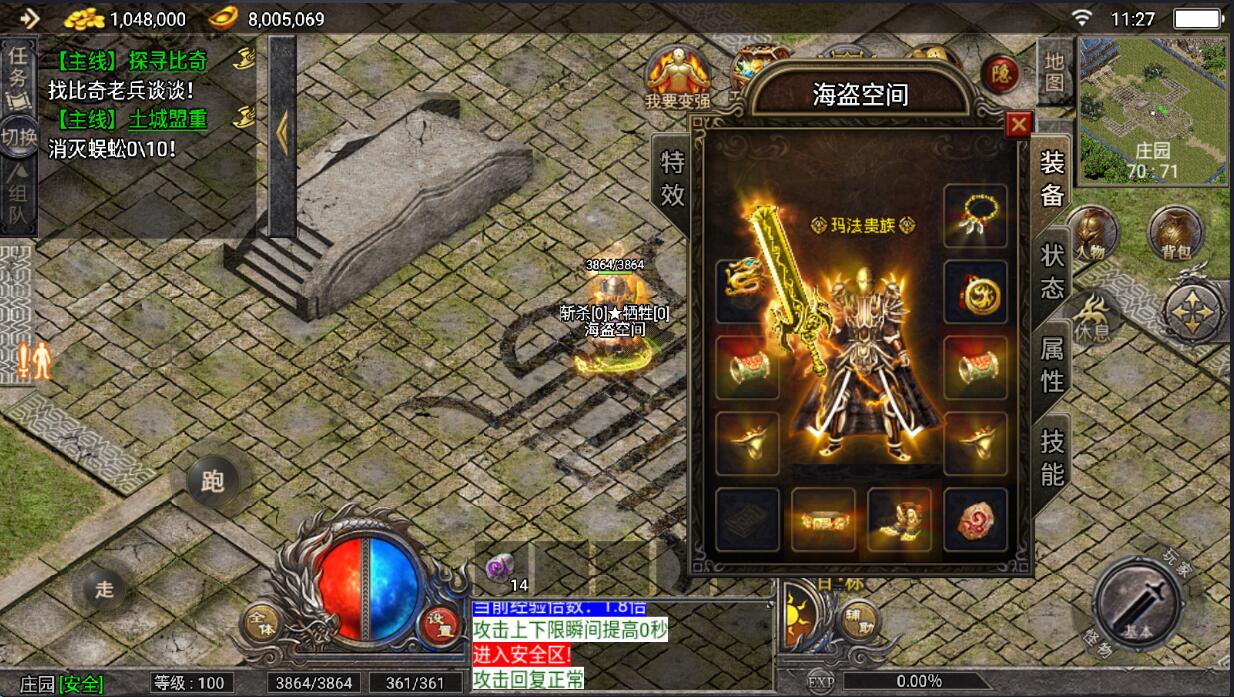Toggle 走 walk mode
Image resolution: width=1234 pixels, height=697 pixels.
105,589
